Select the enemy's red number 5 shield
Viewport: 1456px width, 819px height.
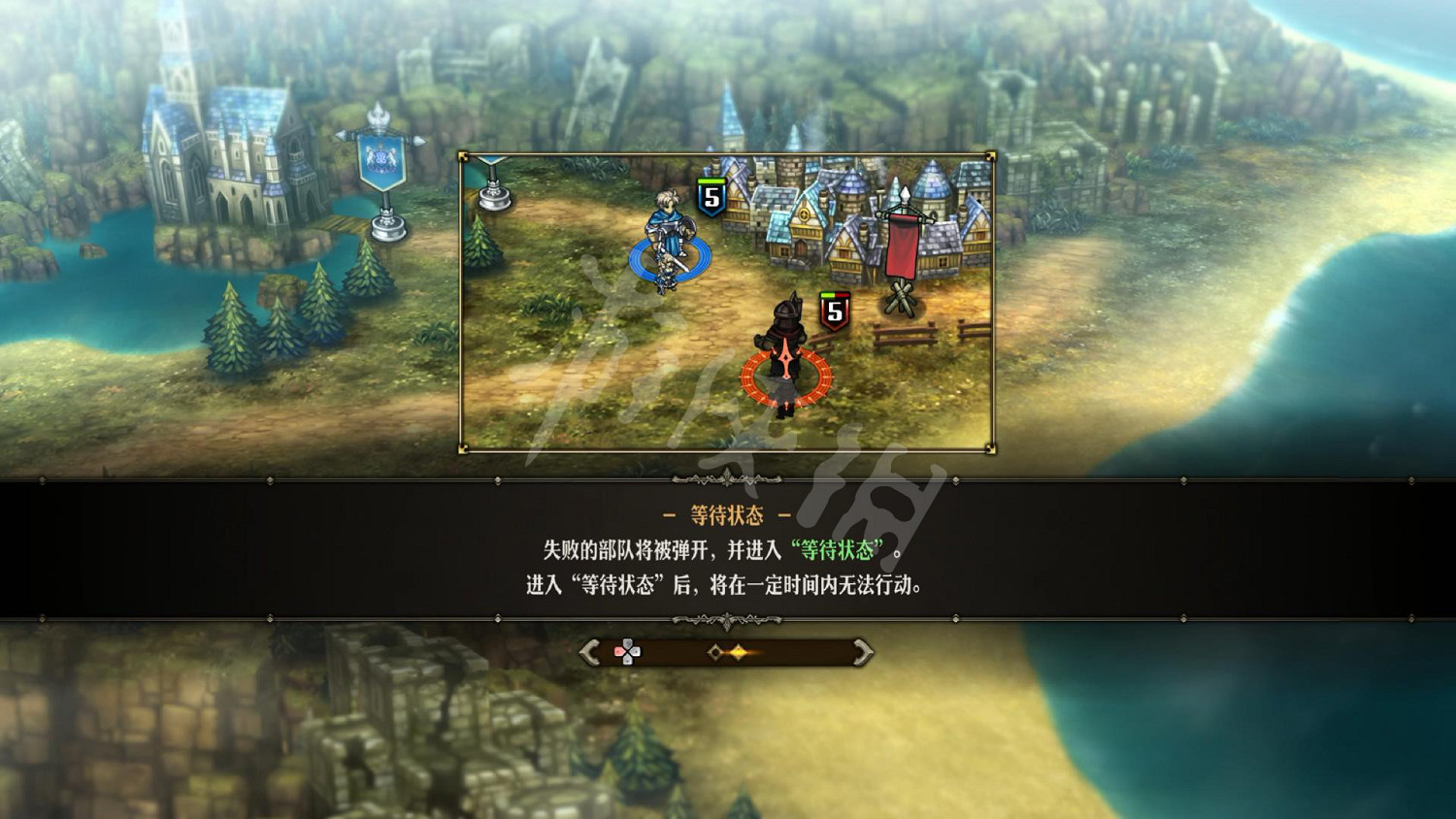(x=834, y=312)
